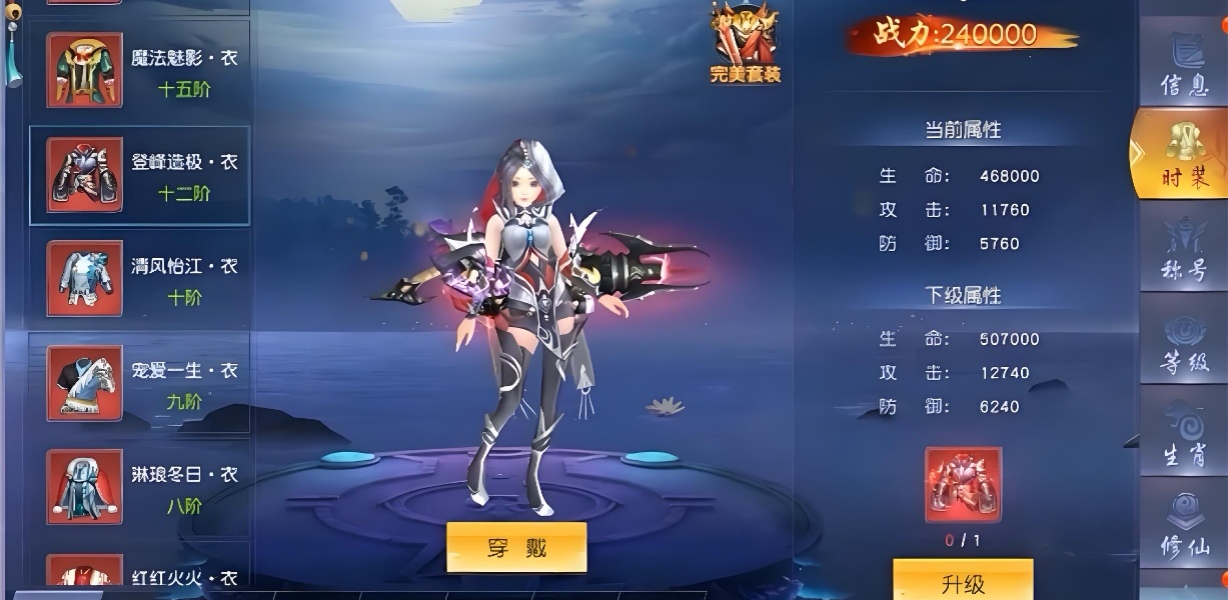The image size is (1228, 600).
Task: Click the 穿戴 equip button
Action: pos(516,547)
